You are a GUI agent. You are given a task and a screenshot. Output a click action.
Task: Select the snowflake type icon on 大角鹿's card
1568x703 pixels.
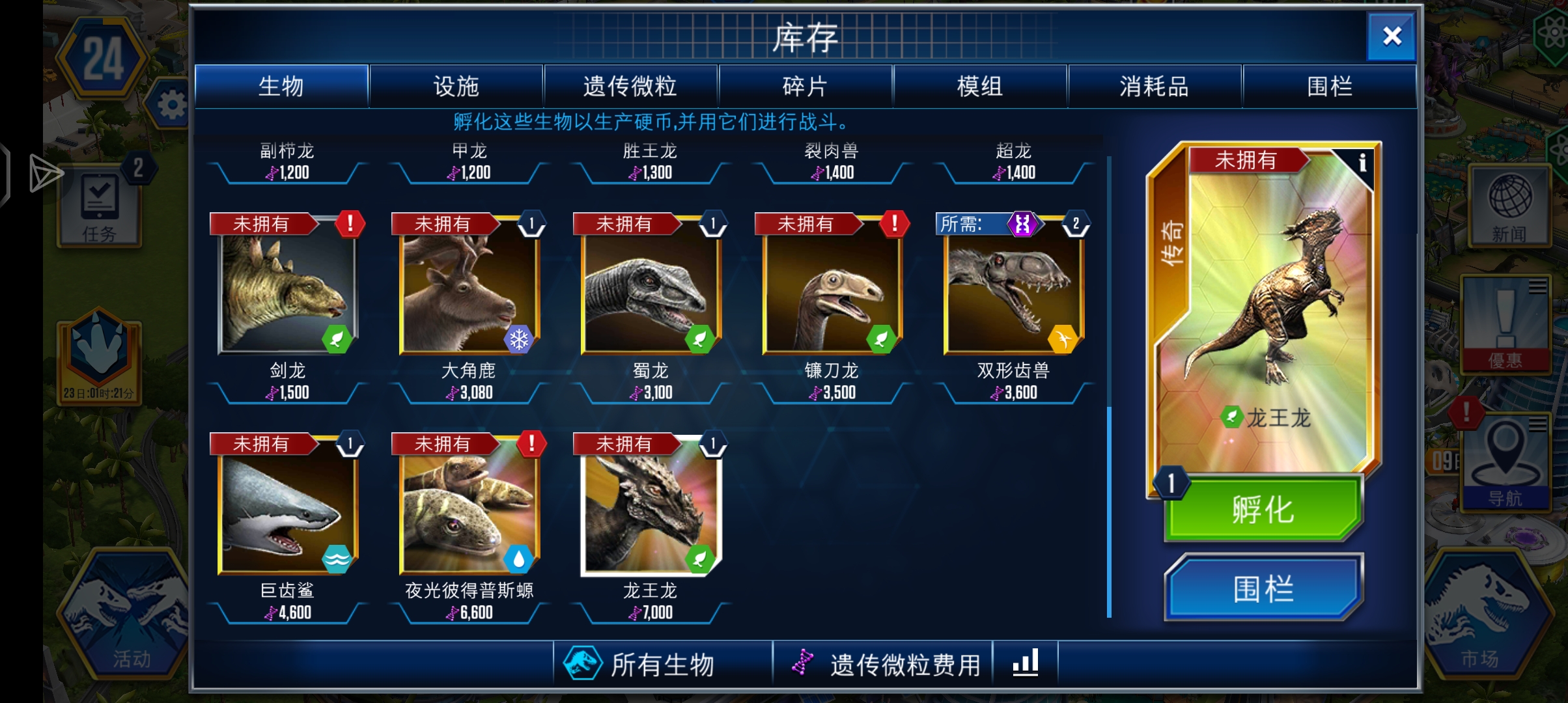coord(518,340)
